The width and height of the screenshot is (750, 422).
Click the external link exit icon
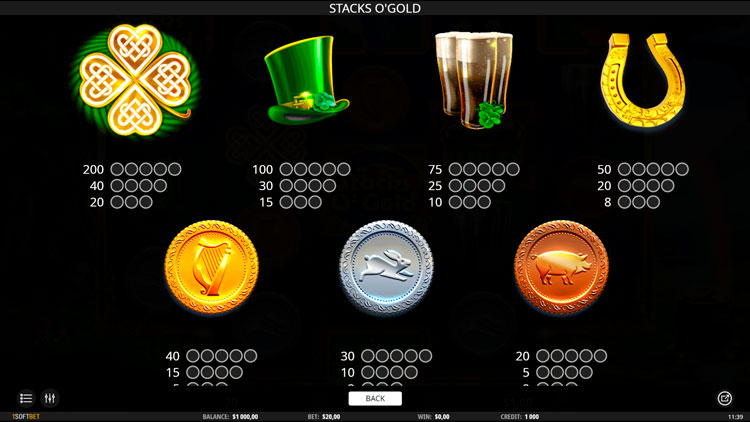[725, 398]
